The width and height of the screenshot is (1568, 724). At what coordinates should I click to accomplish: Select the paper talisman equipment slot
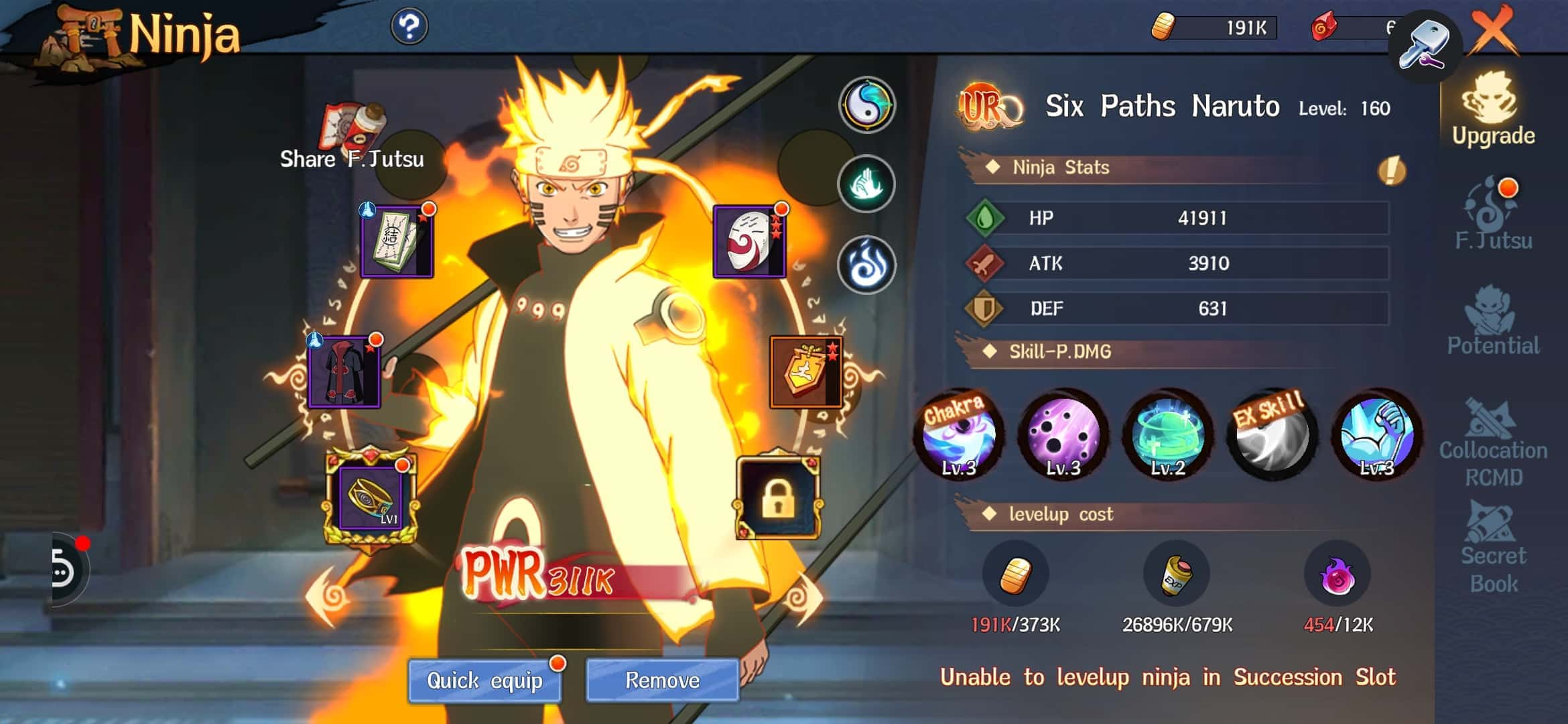(396, 241)
